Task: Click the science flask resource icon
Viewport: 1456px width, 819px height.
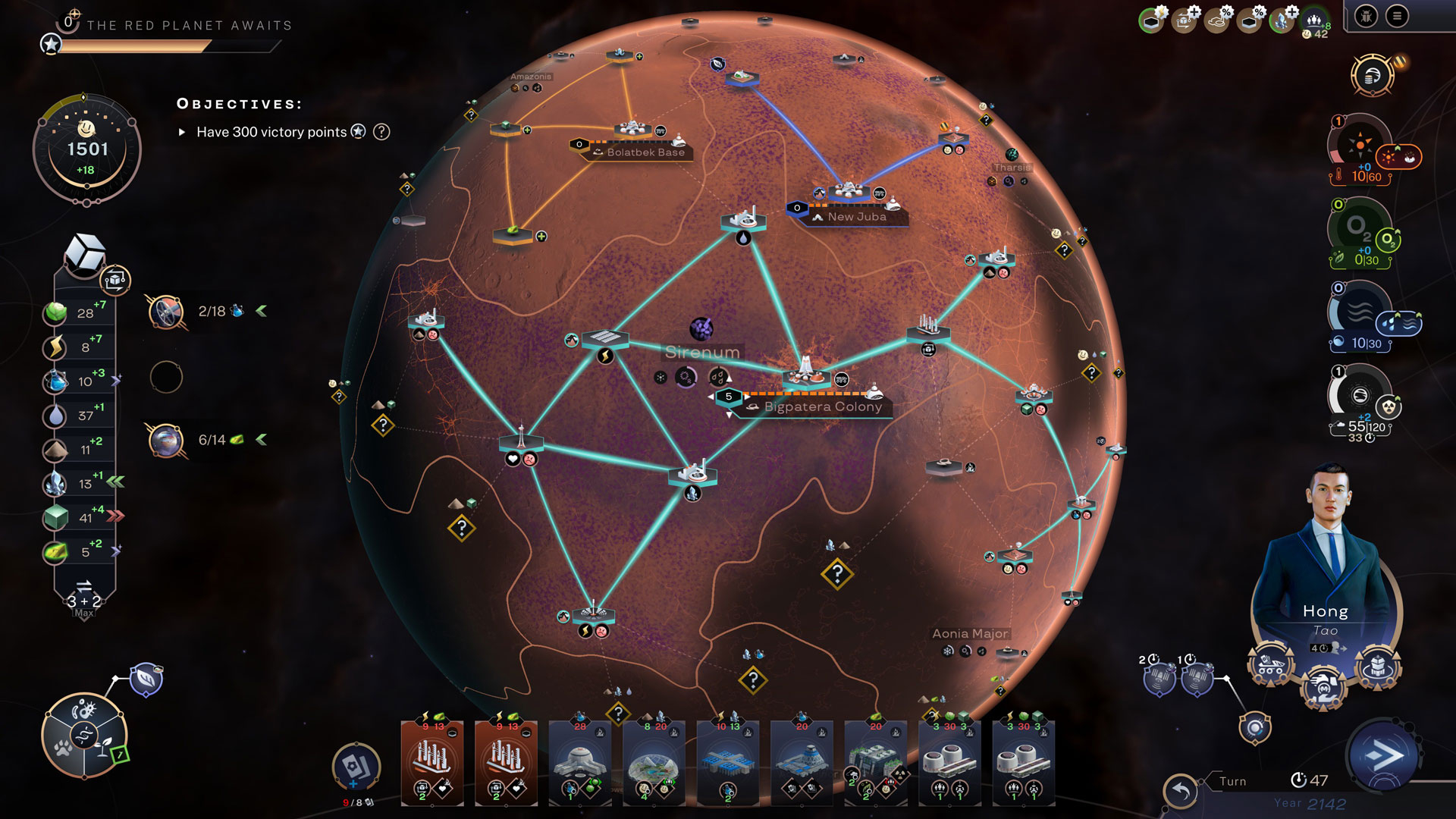Action: 57,380
